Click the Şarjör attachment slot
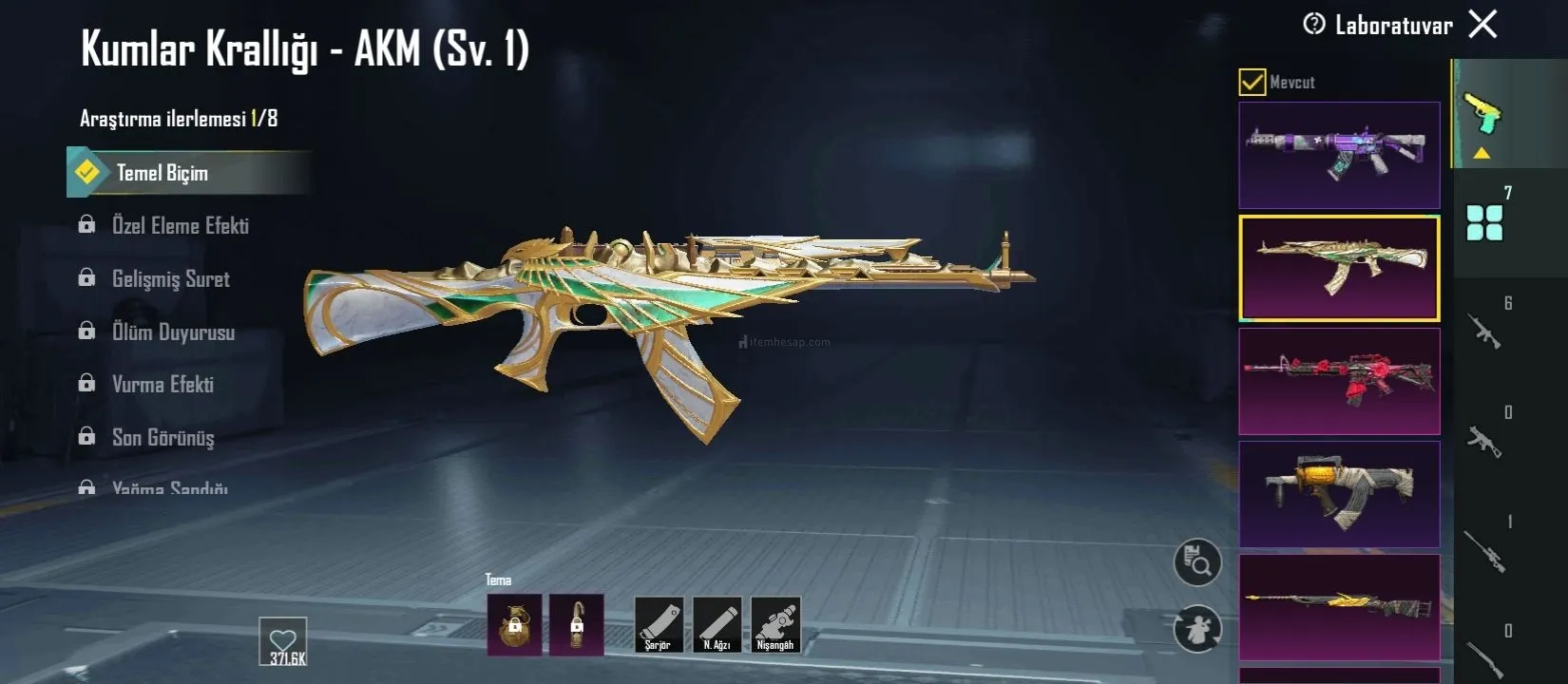Screen dimensions: 1568x684 click(x=659, y=625)
